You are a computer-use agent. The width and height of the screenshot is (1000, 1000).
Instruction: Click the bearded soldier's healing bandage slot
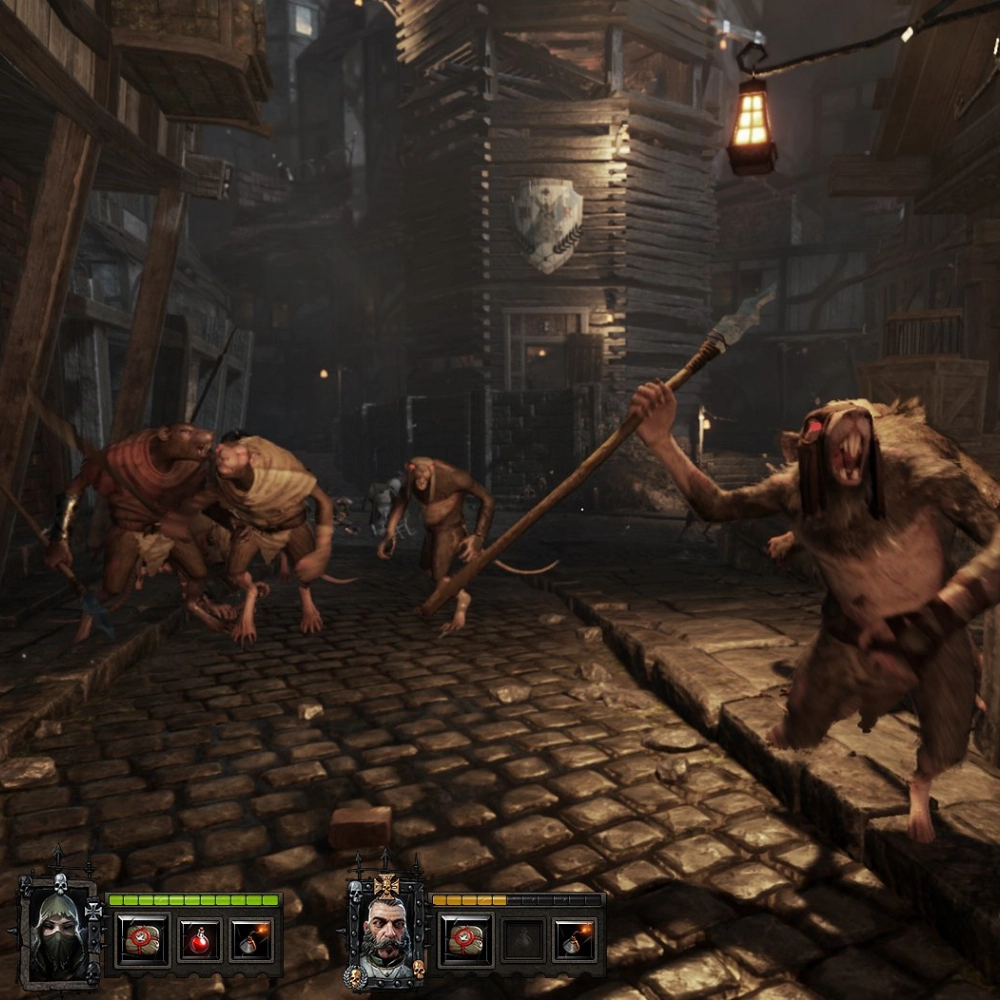click(465, 941)
